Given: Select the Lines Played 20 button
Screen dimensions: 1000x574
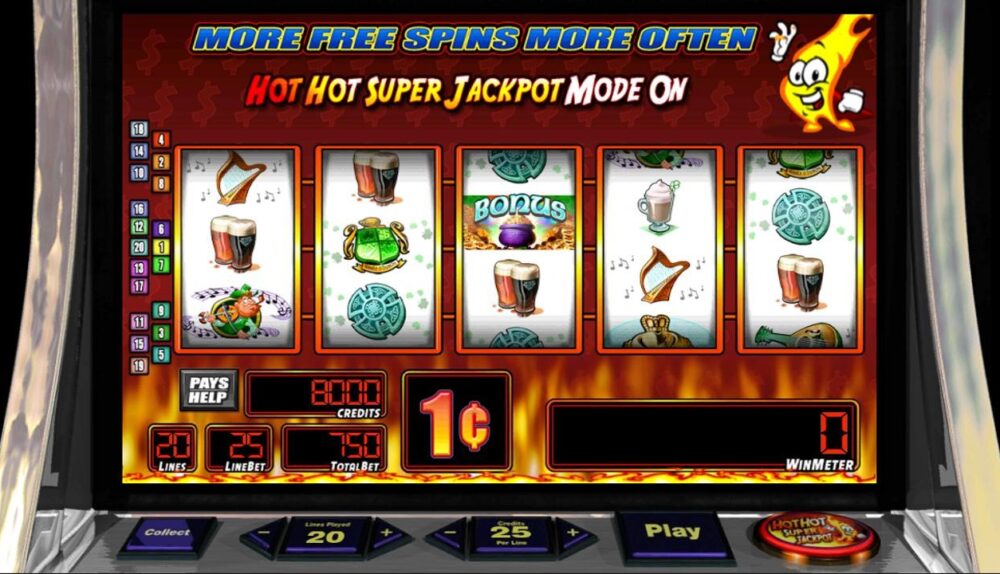Looking at the screenshot, I should pyautogui.click(x=323, y=535).
